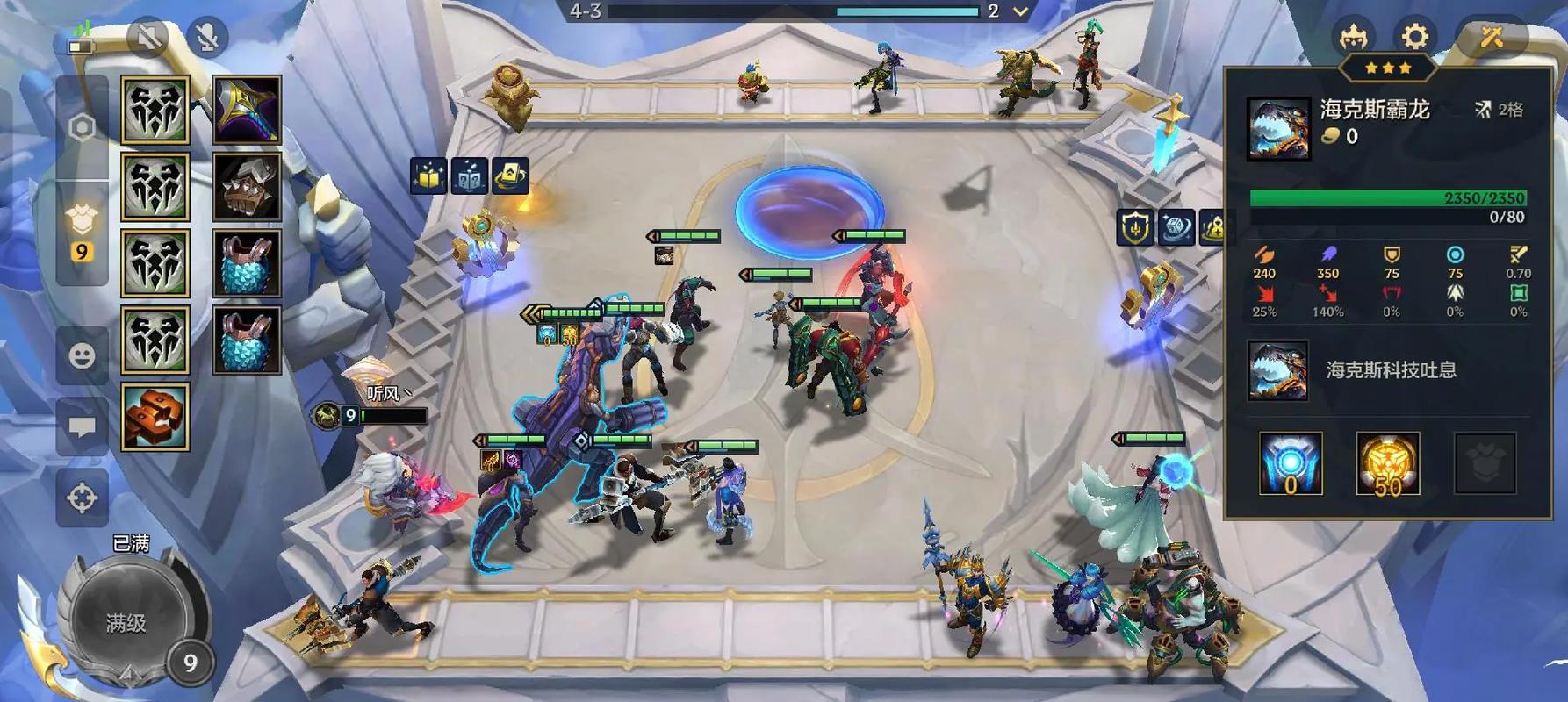
Task: Select the blue core item showing 0
Action: click(1290, 463)
